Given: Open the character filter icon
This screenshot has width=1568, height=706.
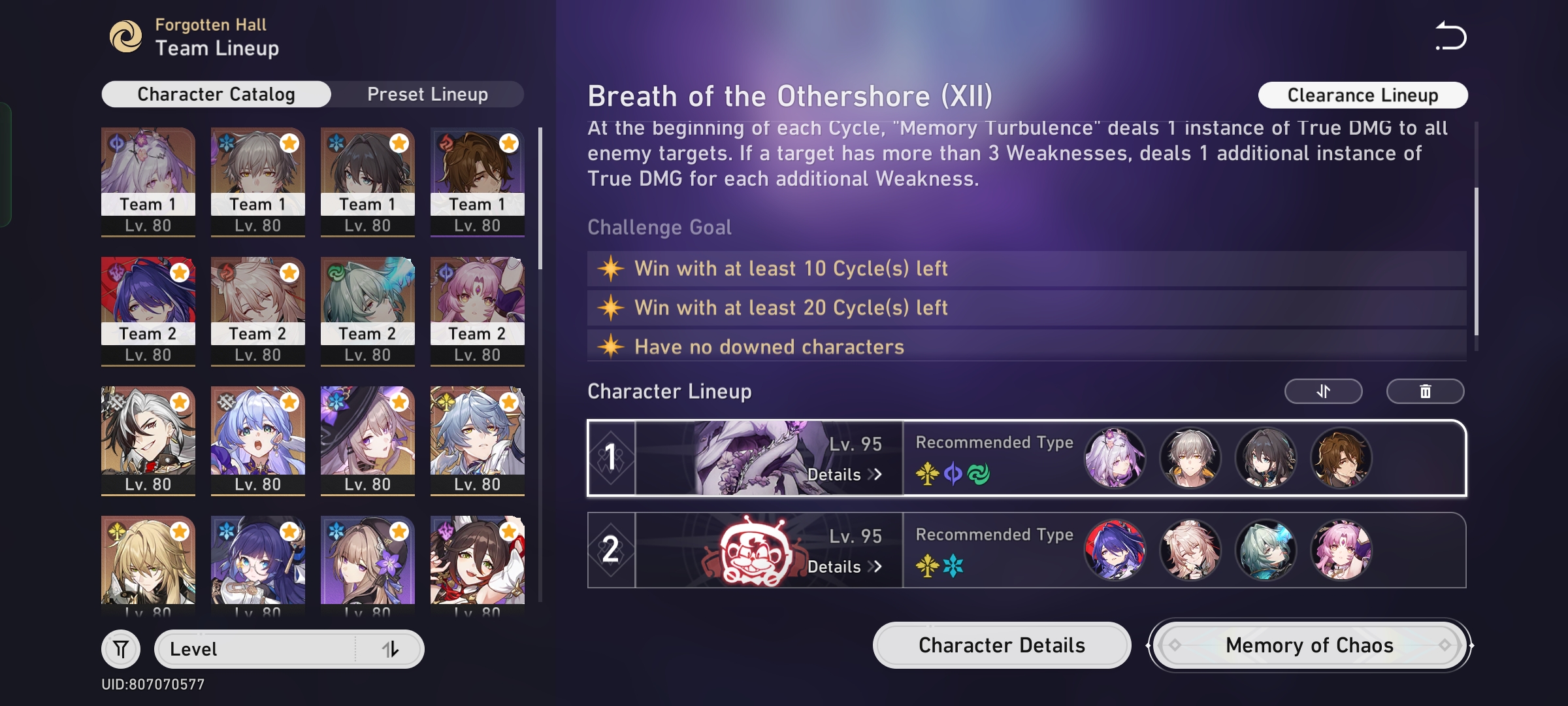Looking at the screenshot, I should (120, 648).
